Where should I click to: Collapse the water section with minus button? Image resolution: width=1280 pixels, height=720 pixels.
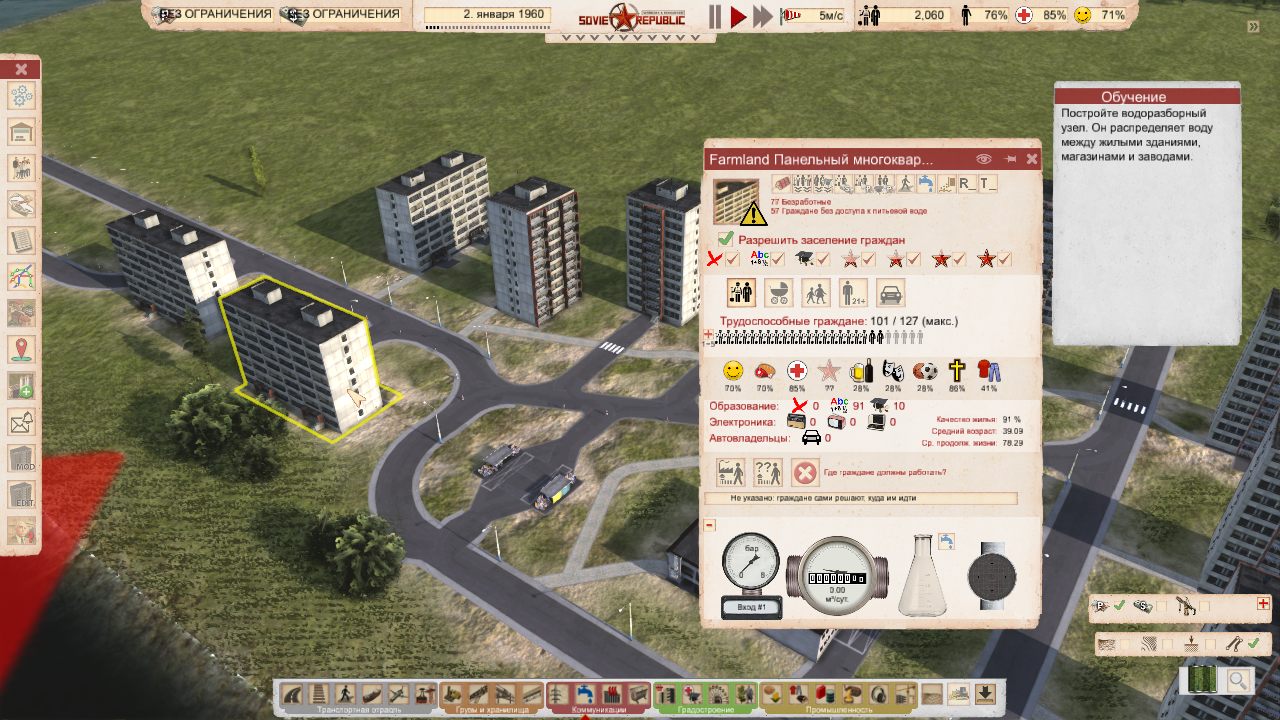click(x=710, y=525)
